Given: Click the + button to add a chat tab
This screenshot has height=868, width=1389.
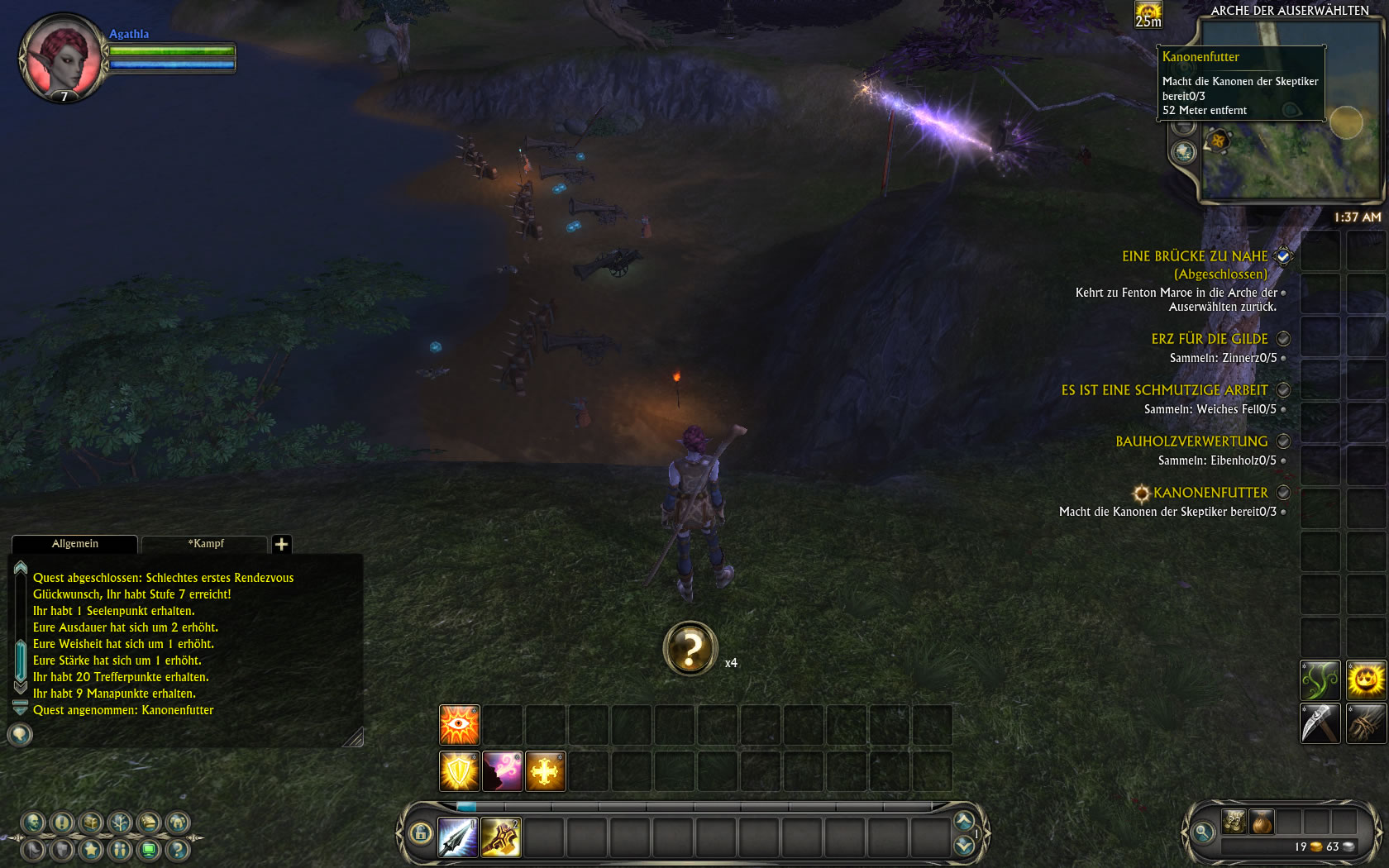Looking at the screenshot, I should tap(283, 544).
